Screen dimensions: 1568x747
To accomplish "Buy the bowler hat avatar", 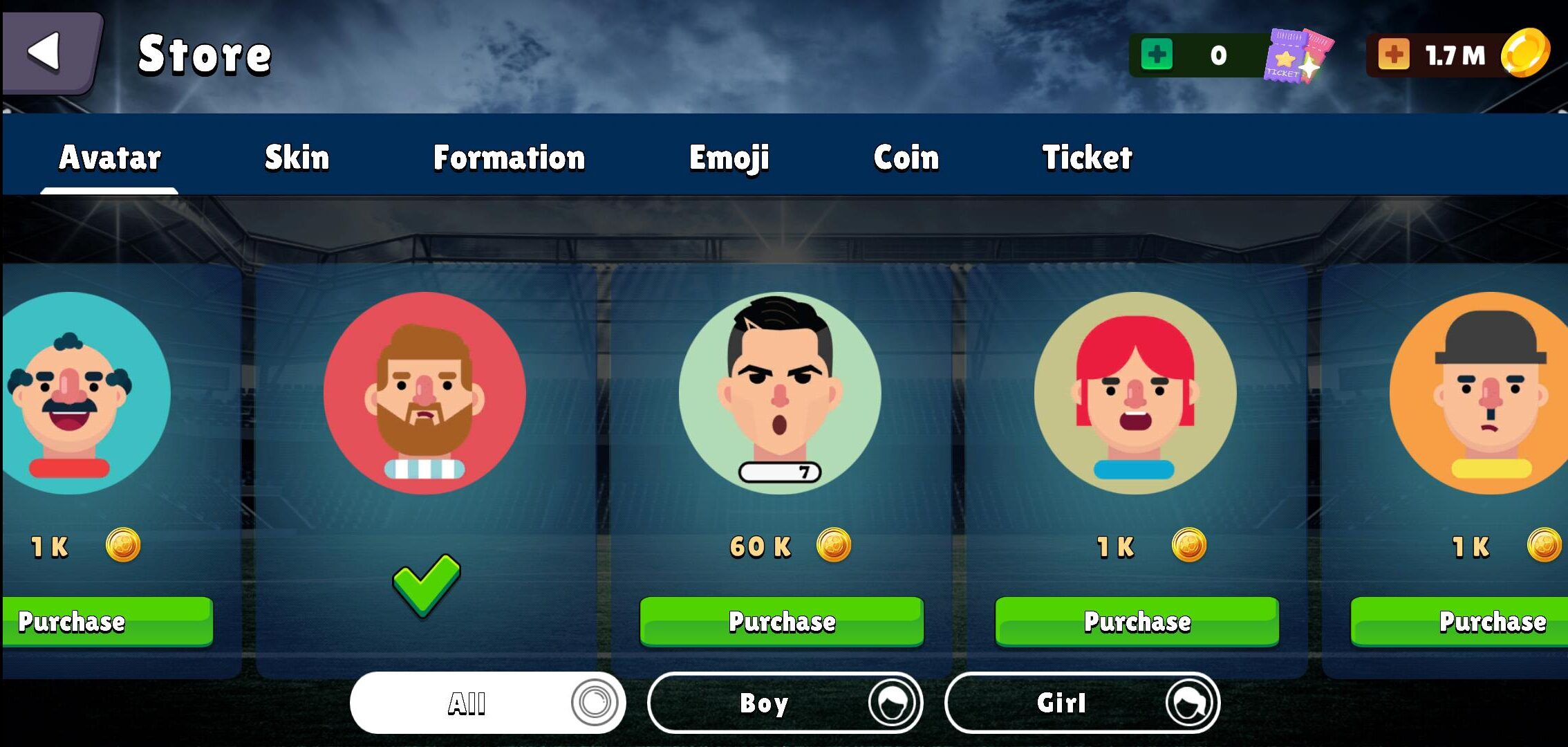I will pos(1459,622).
